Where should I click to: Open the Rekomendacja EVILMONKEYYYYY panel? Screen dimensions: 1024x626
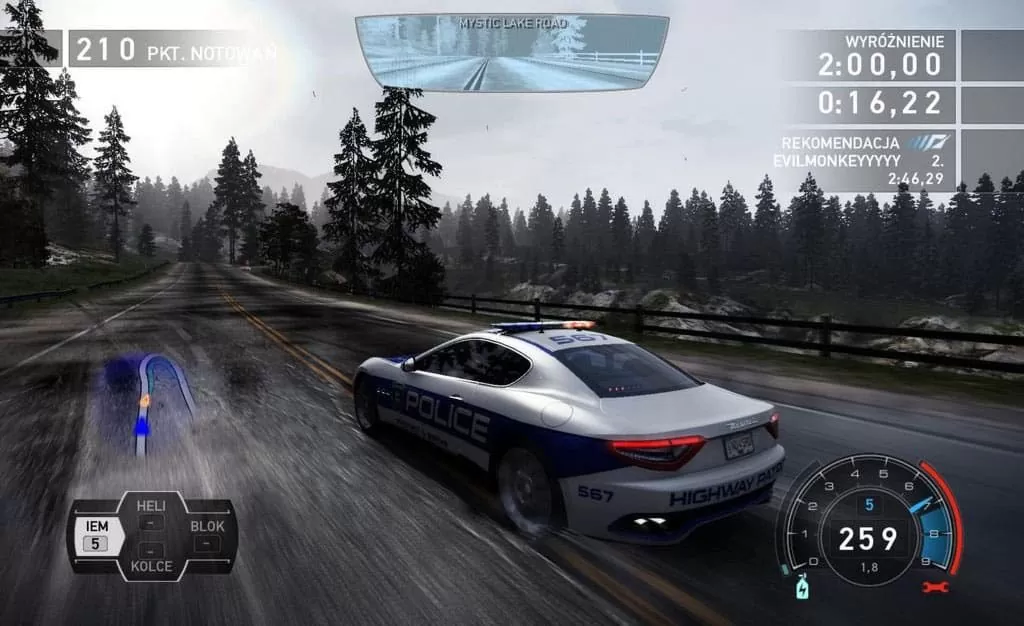pos(866,160)
